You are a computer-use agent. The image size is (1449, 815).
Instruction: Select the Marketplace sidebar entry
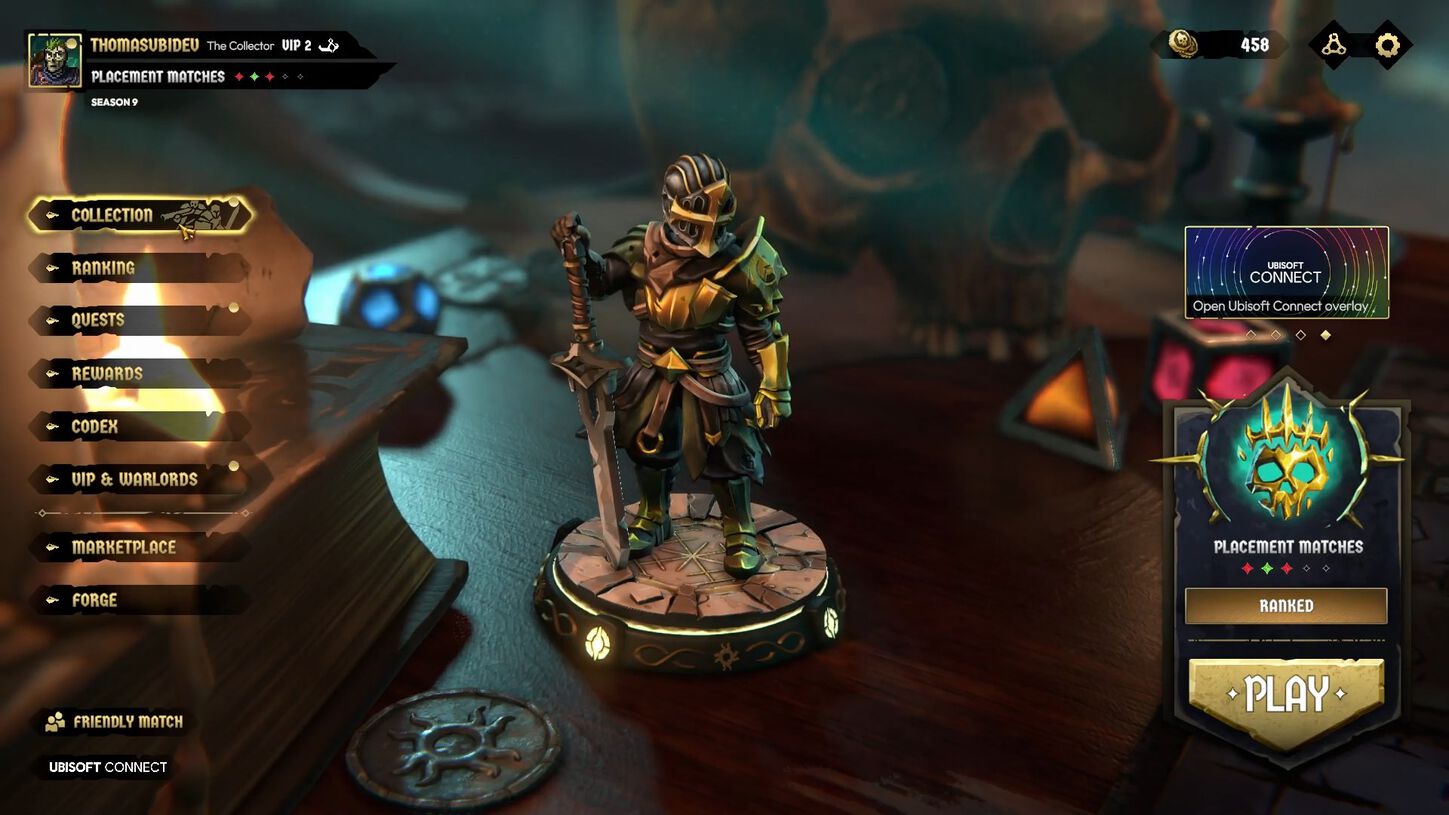point(123,547)
